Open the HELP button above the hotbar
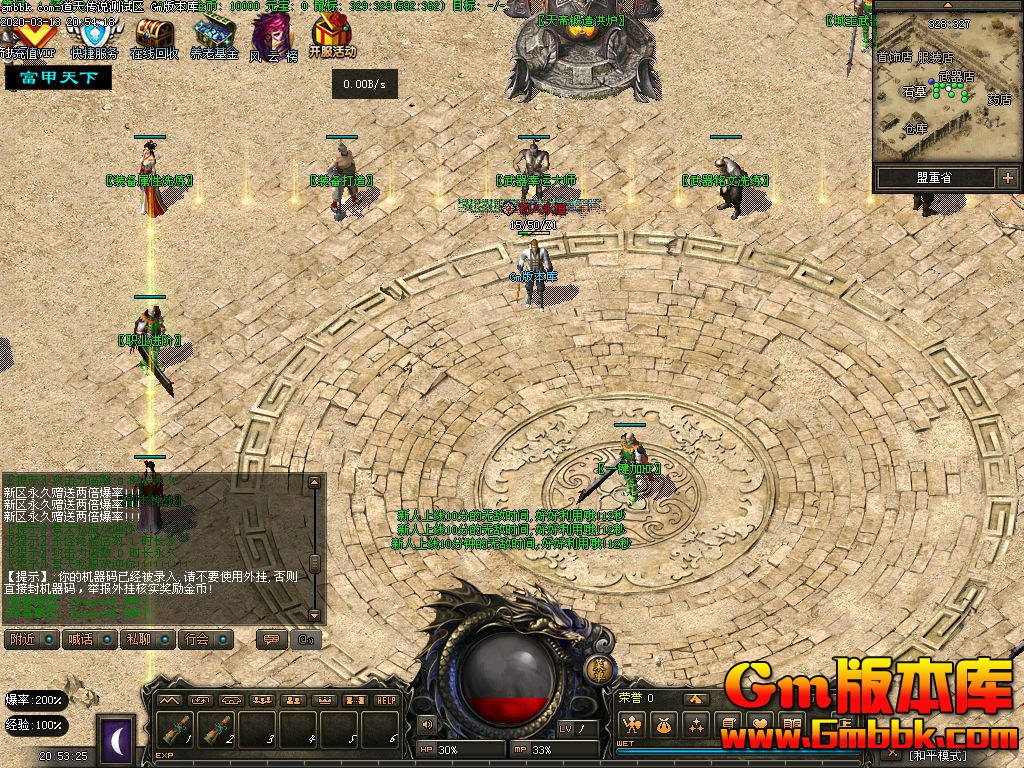This screenshot has width=1024, height=768. click(x=387, y=700)
